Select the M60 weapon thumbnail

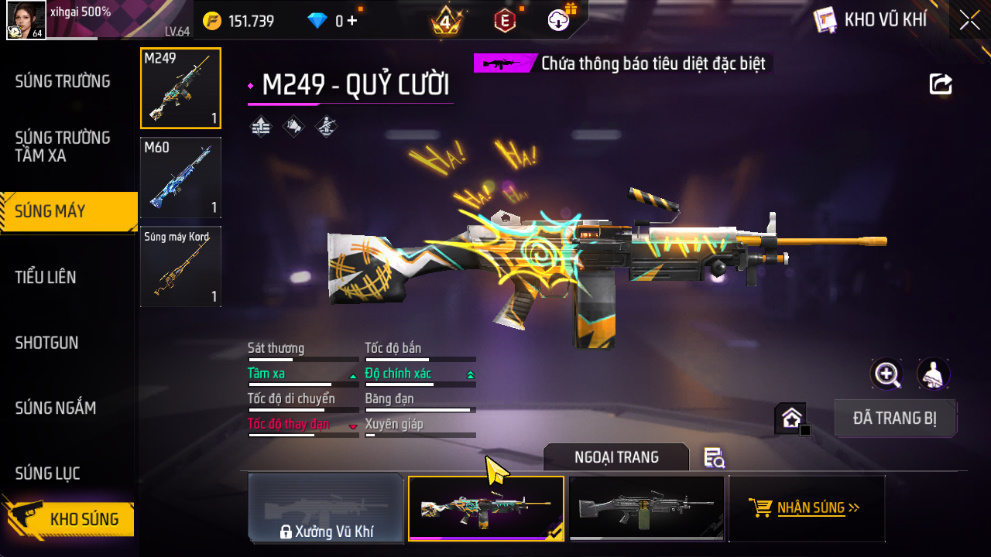(181, 178)
